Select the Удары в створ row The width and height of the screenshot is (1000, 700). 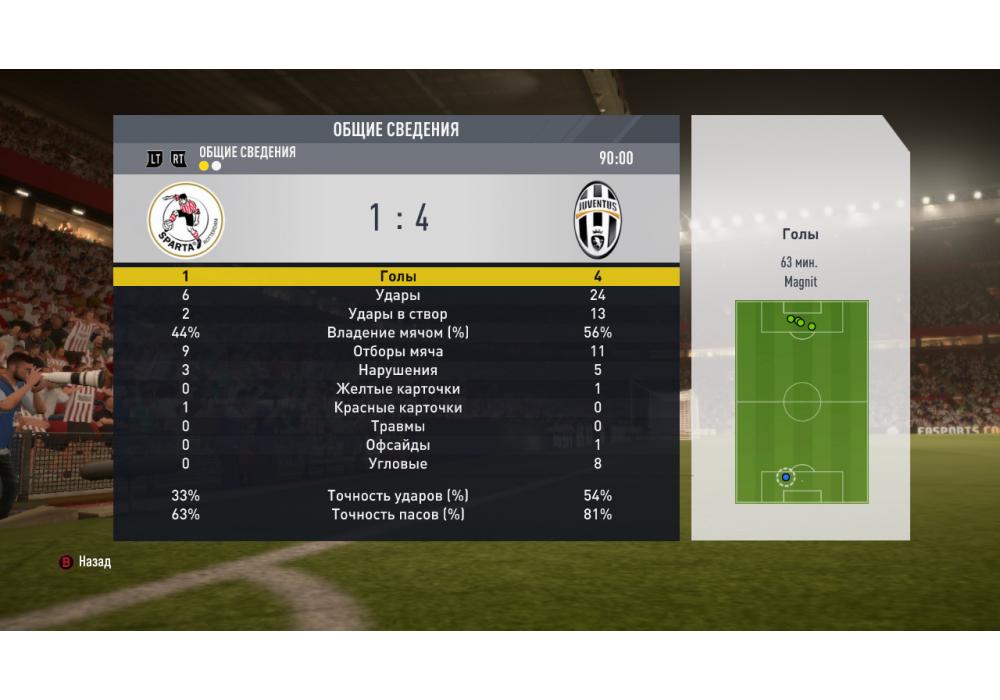(397, 314)
